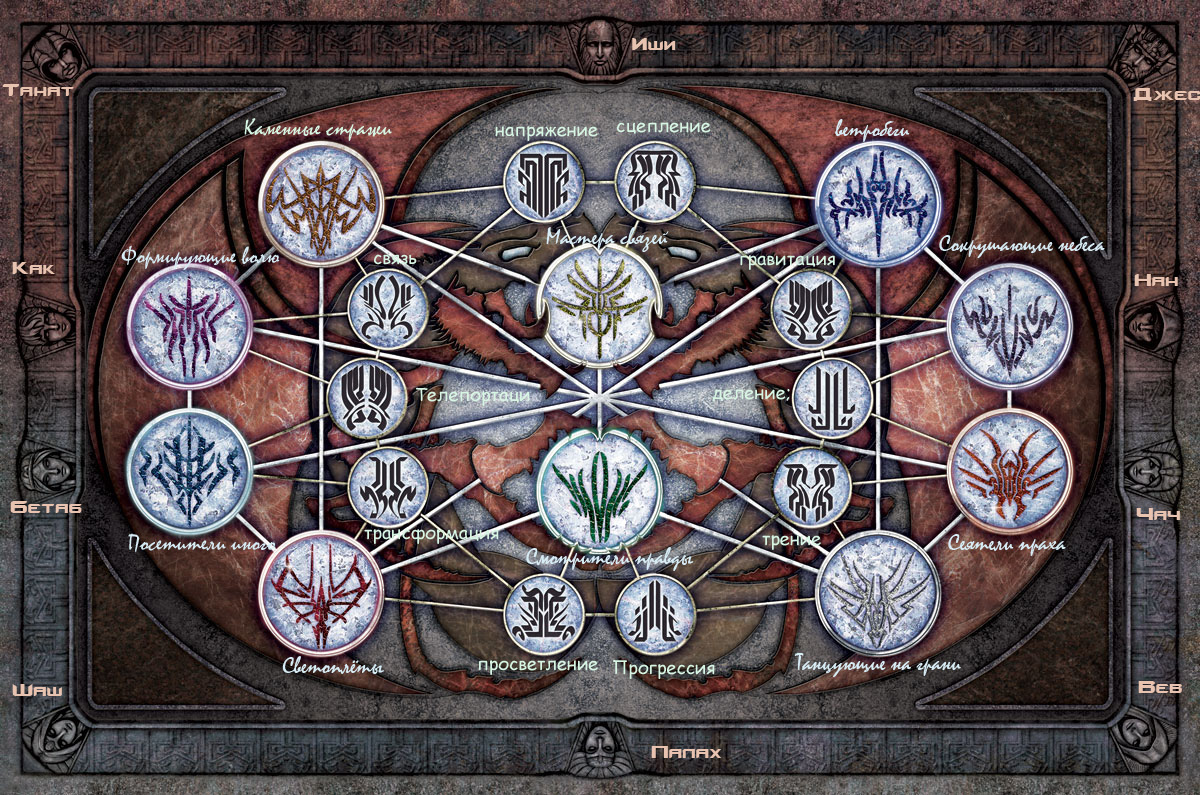
Task: Open the Мастера связей central node
Action: tap(600, 303)
